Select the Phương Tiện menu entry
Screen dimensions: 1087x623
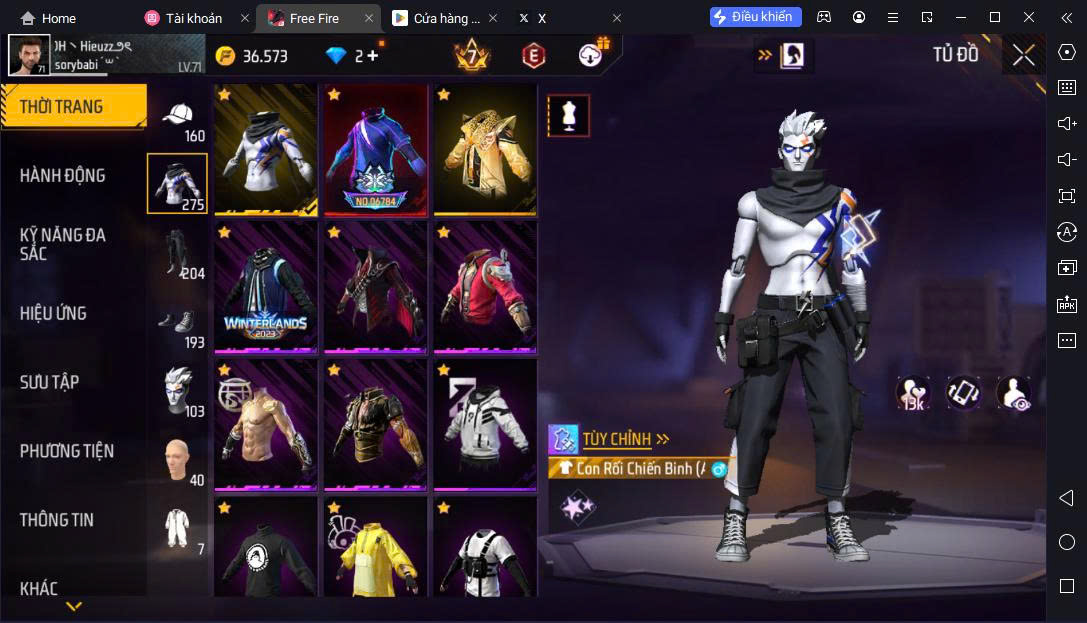pos(66,451)
